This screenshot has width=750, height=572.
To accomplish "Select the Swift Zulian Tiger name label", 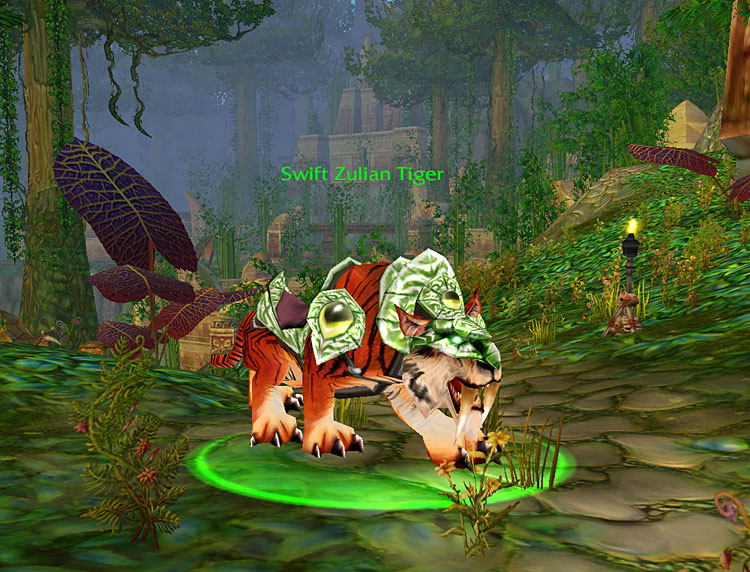I will click(362, 174).
